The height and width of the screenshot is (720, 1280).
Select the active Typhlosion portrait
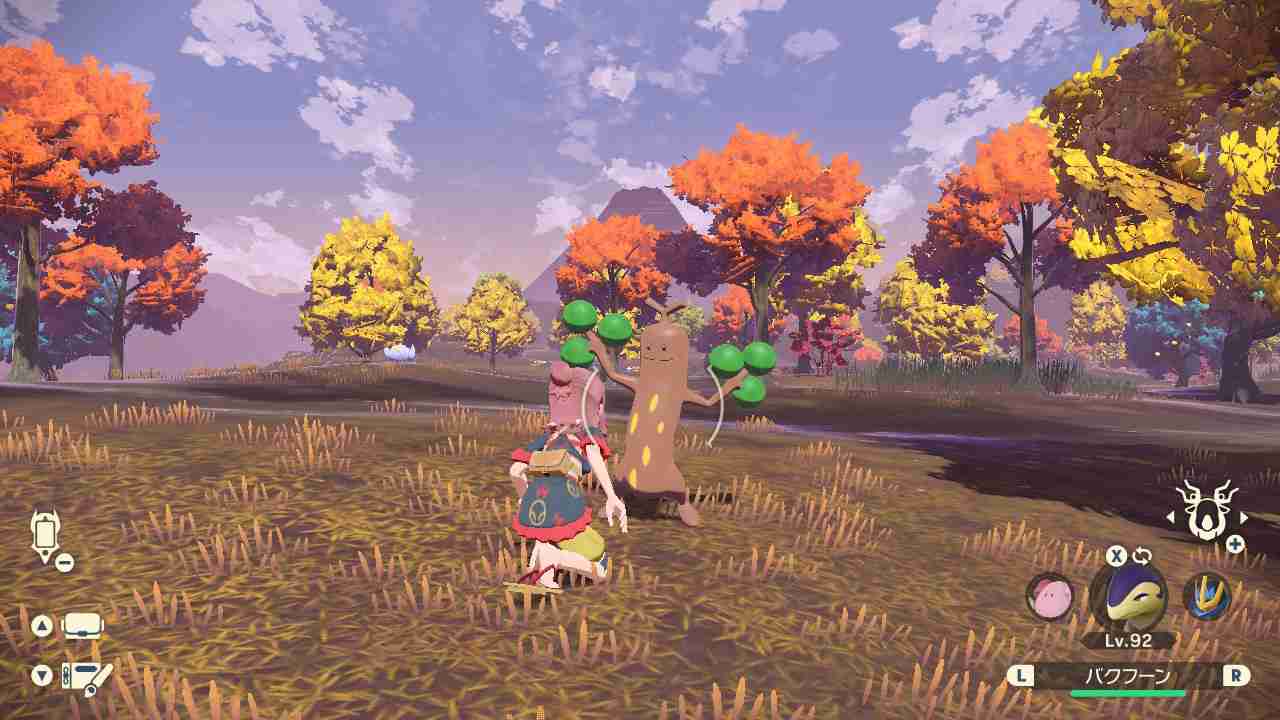1132,597
